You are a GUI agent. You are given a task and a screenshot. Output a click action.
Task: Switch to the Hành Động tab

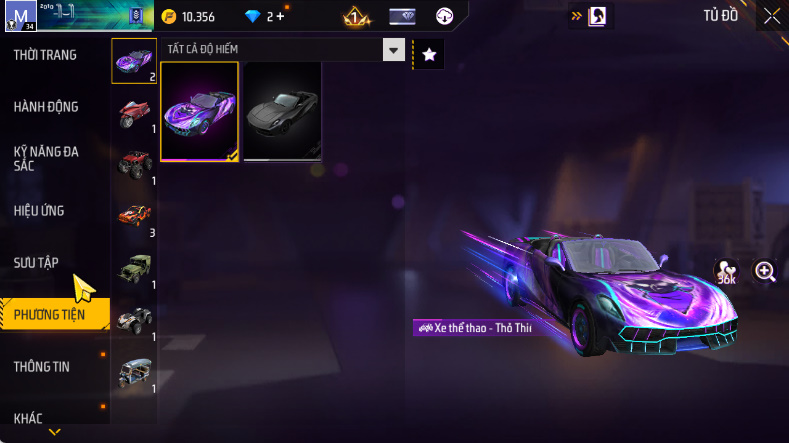46,107
